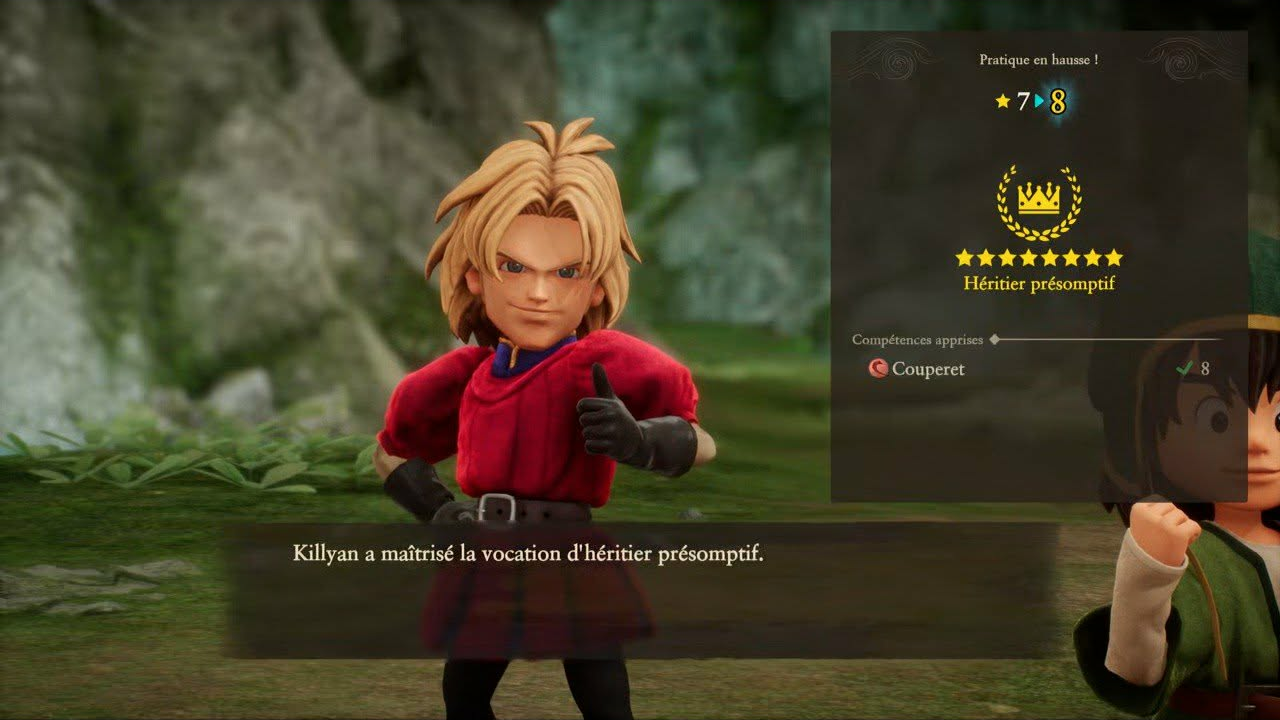Select the Couperet learned skill row
Image resolution: width=1280 pixels, height=720 pixels.
[x=1038, y=369]
